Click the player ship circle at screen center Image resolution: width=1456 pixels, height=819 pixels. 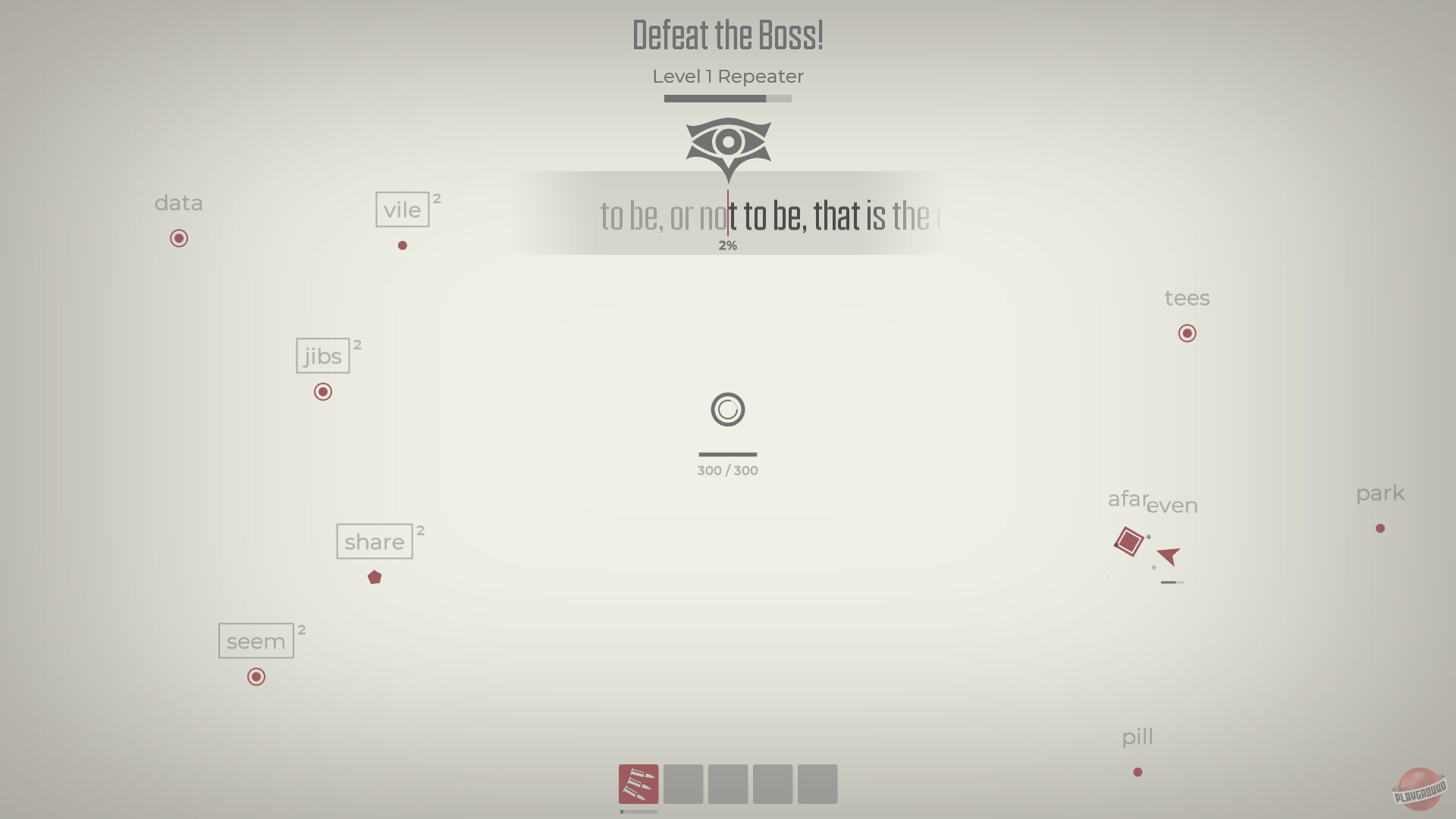click(x=727, y=409)
